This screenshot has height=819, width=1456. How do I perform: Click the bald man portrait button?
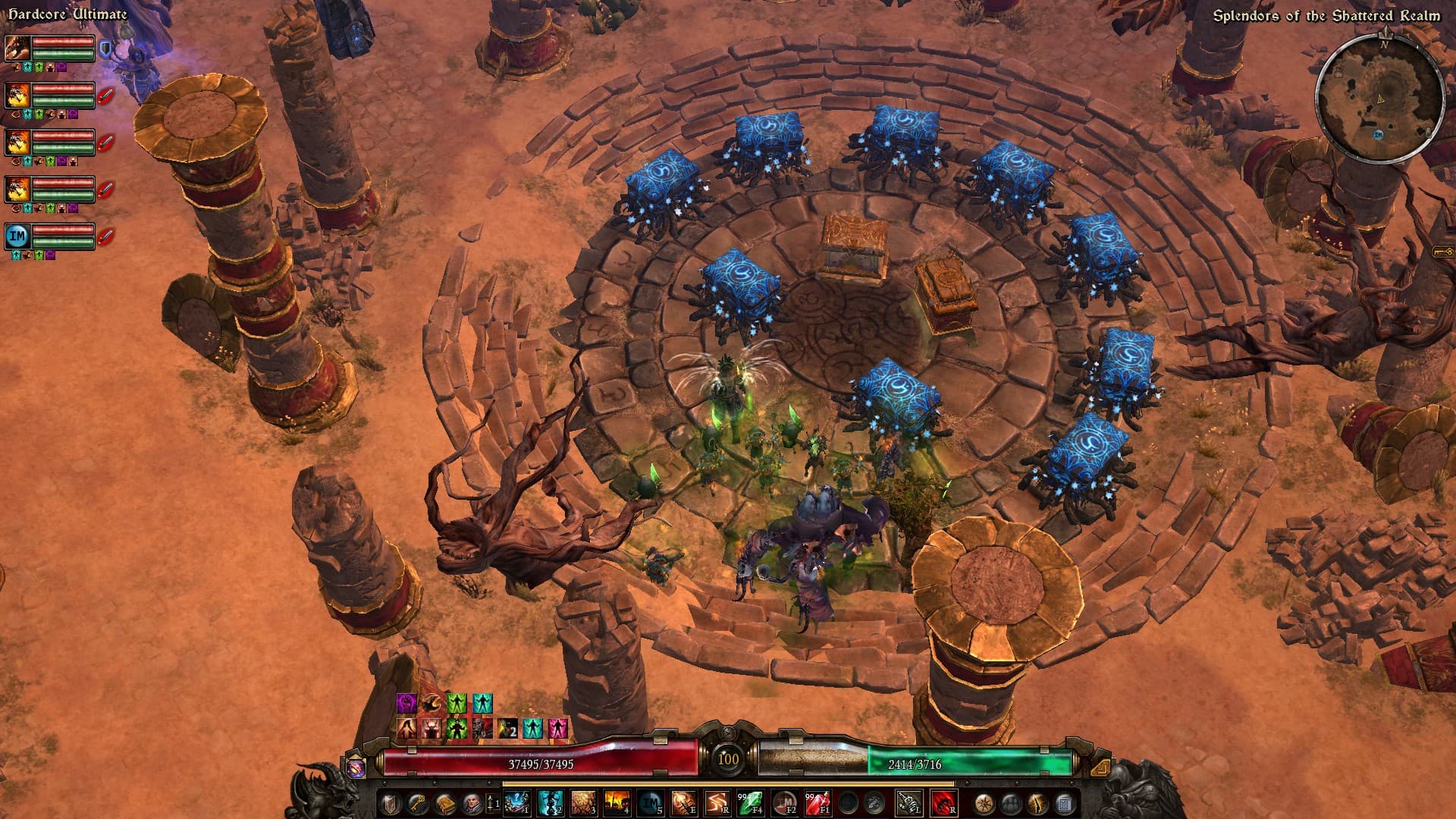click(x=470, y=803)
